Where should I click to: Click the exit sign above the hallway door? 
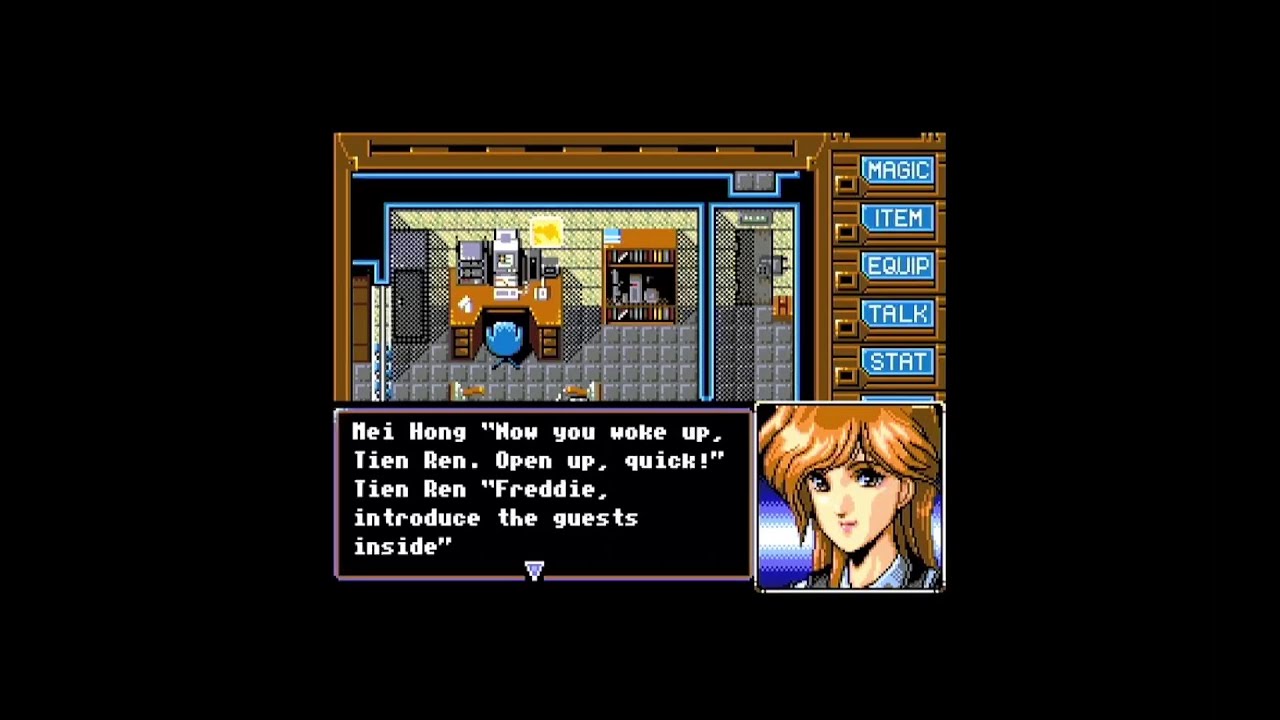tap(755, 219)
